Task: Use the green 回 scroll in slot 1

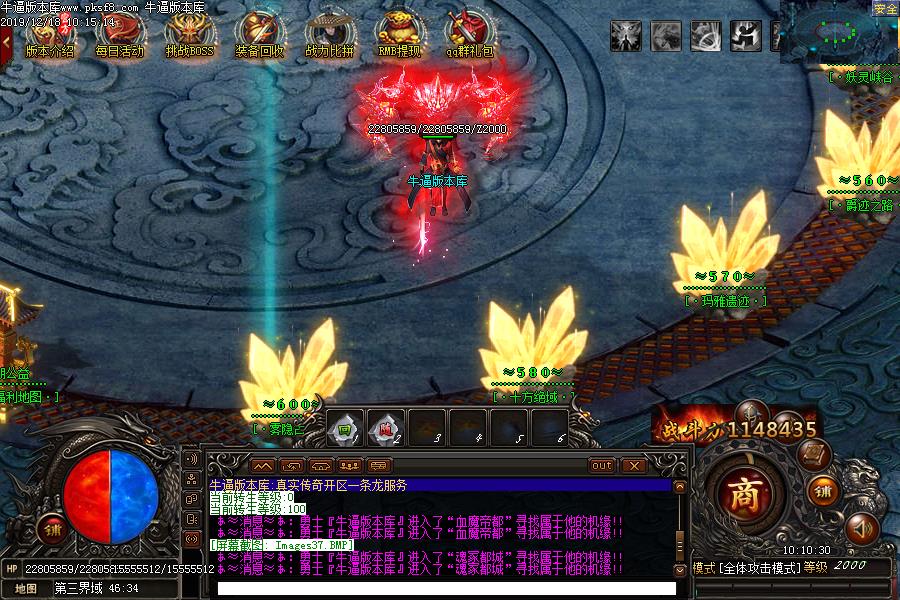Action: point(345,427)
